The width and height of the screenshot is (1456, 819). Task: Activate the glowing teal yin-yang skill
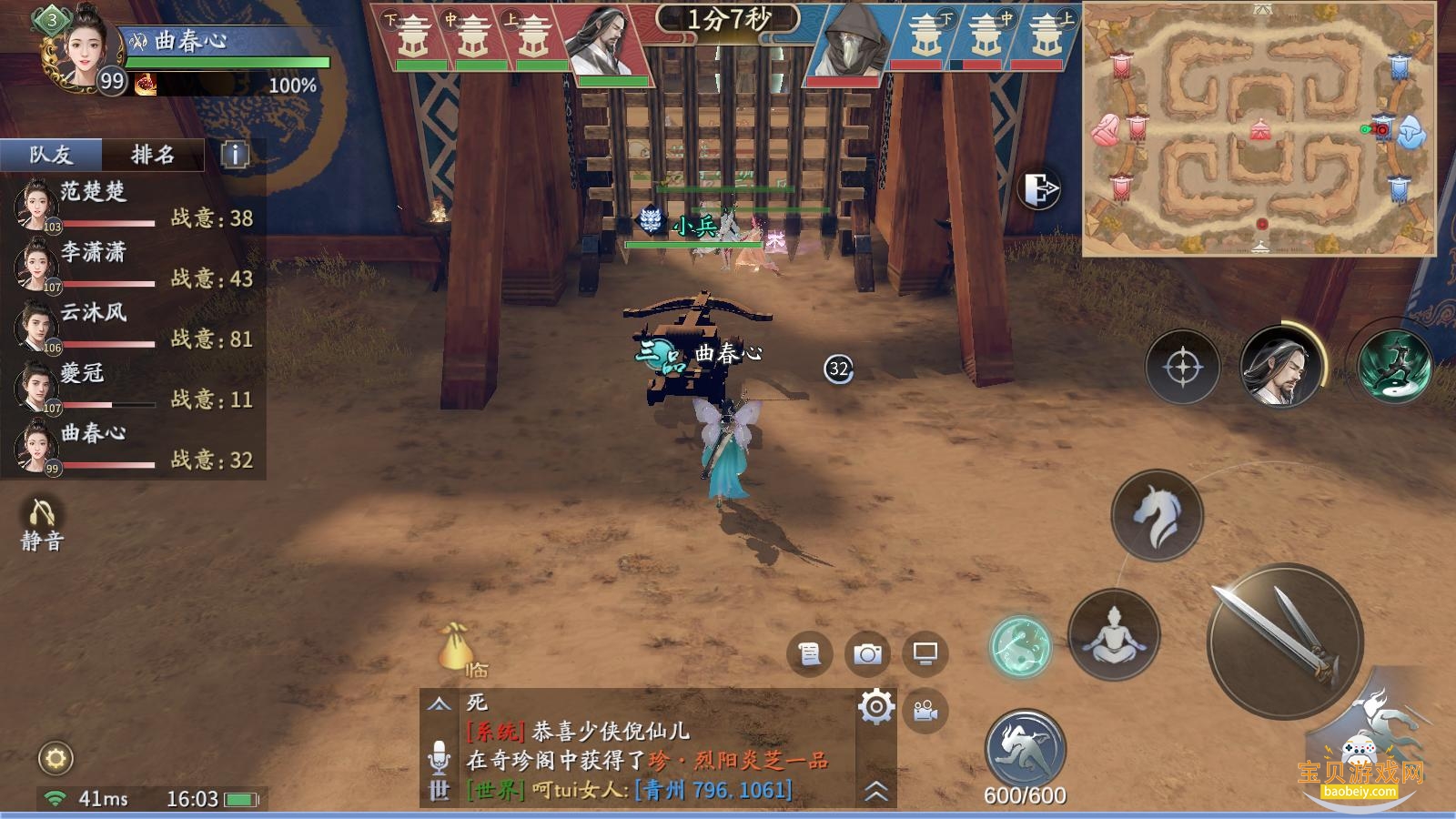click(x=1020, y=646)
